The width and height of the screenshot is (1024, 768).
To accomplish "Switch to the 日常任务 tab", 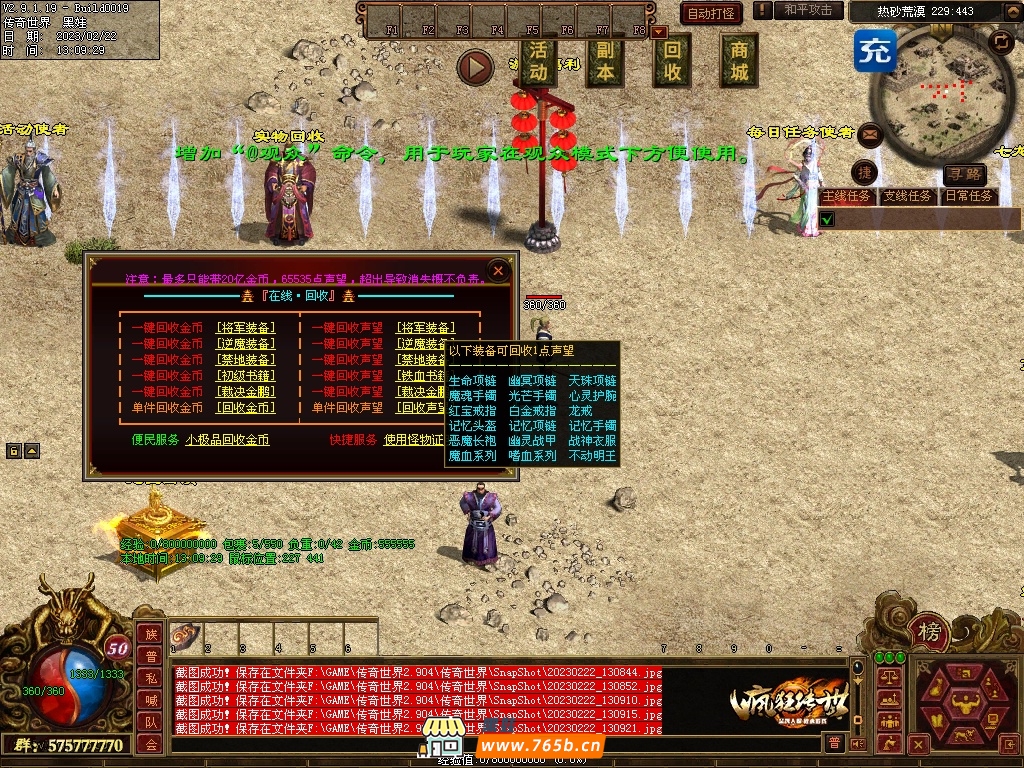I will pos(969,197).
